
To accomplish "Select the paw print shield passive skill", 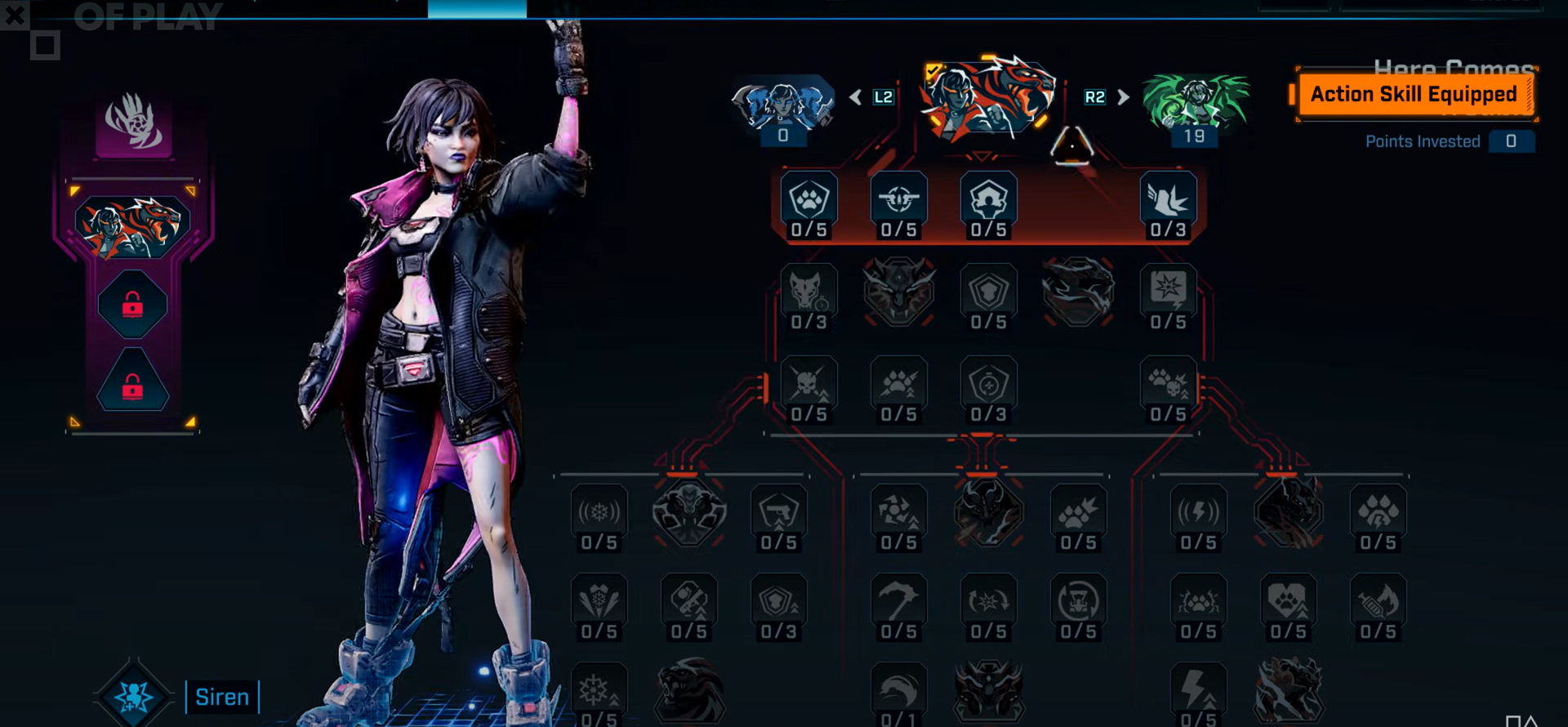I will pyautogui.click(x=808, y=199).
